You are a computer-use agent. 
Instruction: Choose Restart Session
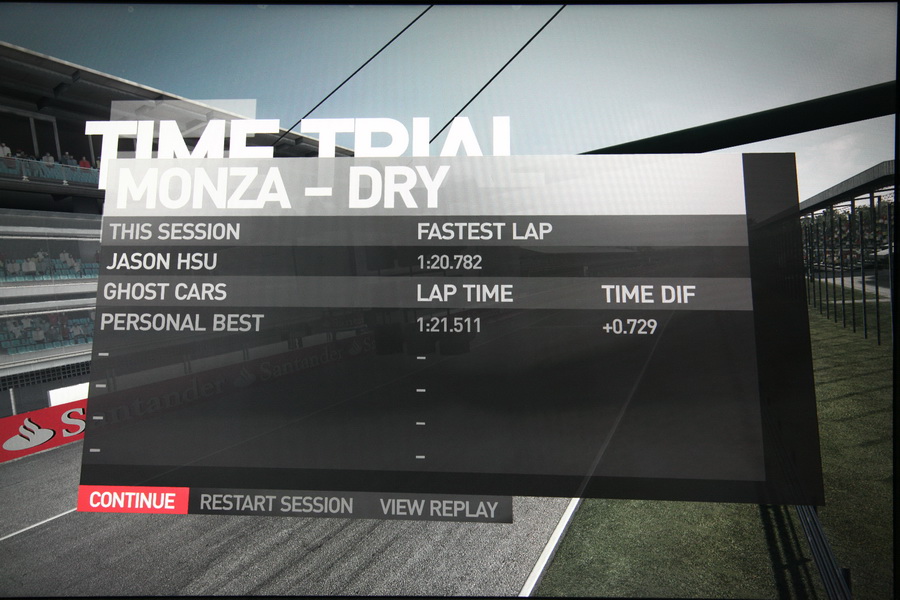pyautogui.click(x=276, y=504)
